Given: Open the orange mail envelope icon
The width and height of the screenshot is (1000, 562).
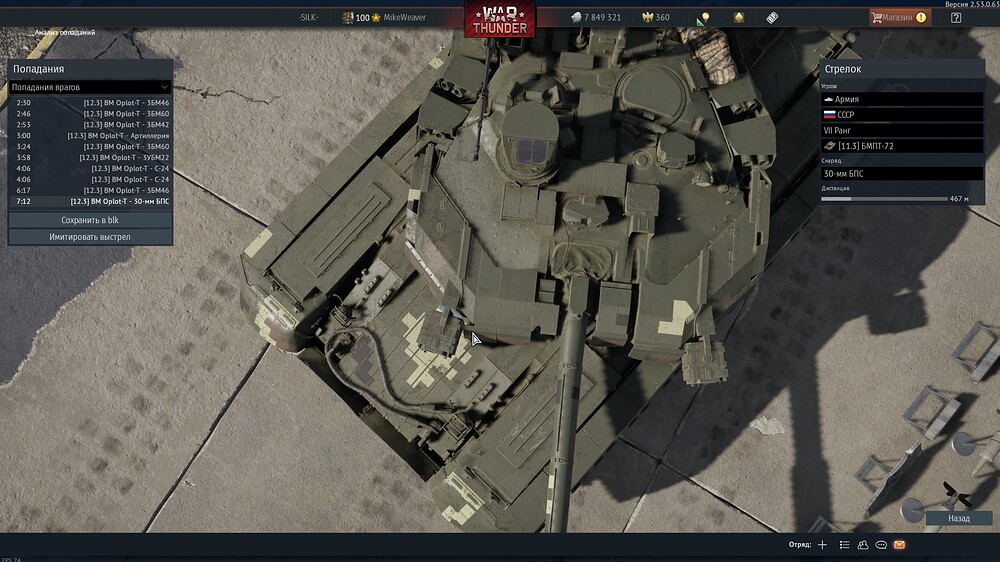Looking at the screenshot, I should (x=899, y=545).
